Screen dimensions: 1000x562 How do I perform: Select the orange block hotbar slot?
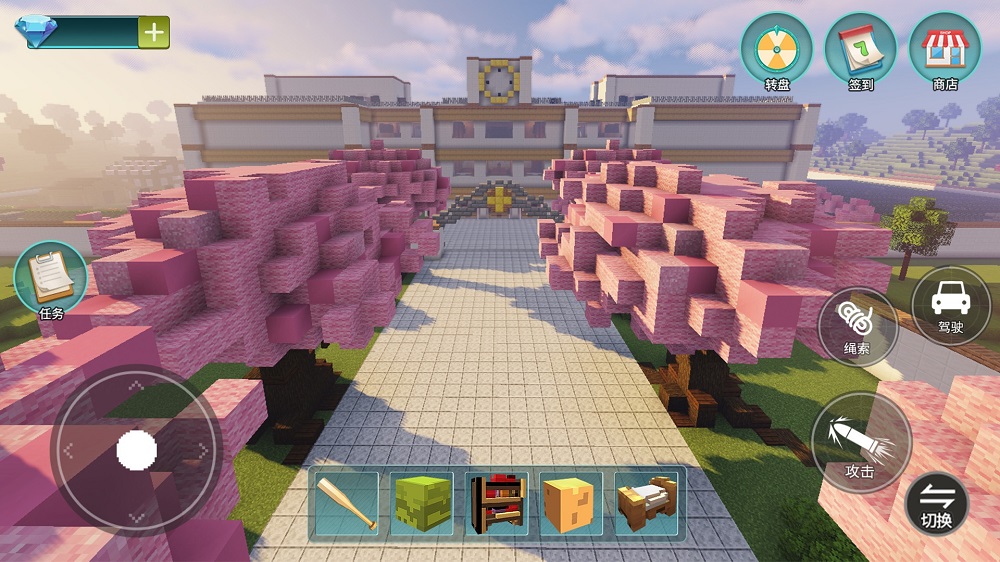tap(572, 504)
